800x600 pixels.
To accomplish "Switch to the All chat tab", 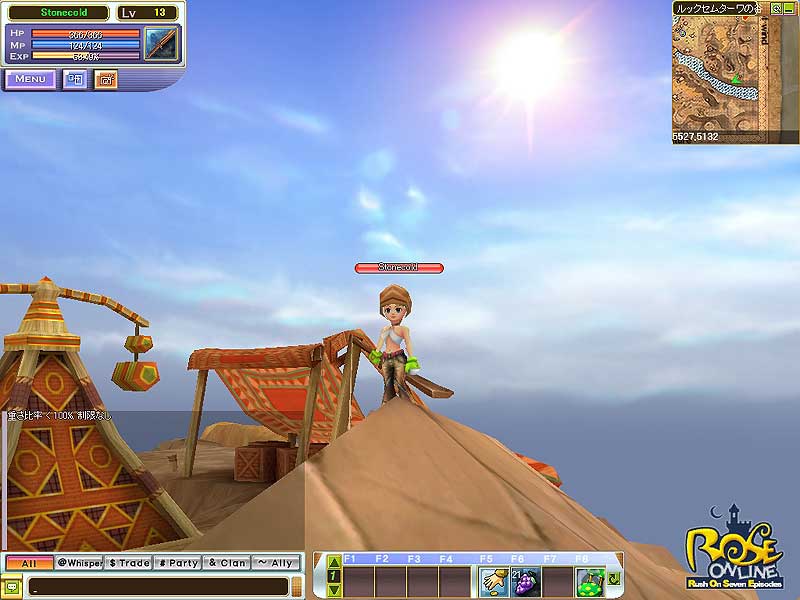I will [29, 563].
